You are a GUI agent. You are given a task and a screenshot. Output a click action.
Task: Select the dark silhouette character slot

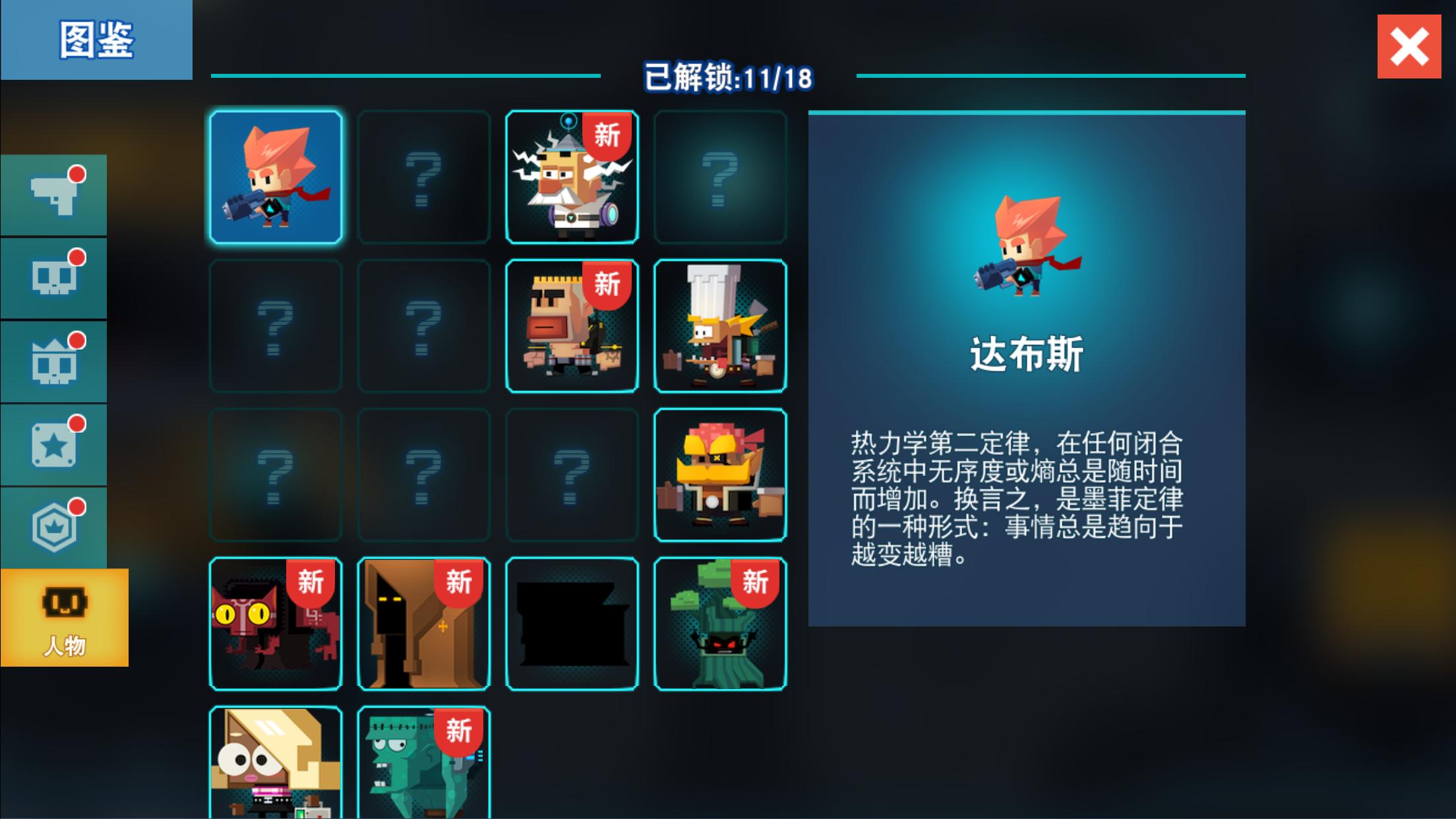pos(571,623)
